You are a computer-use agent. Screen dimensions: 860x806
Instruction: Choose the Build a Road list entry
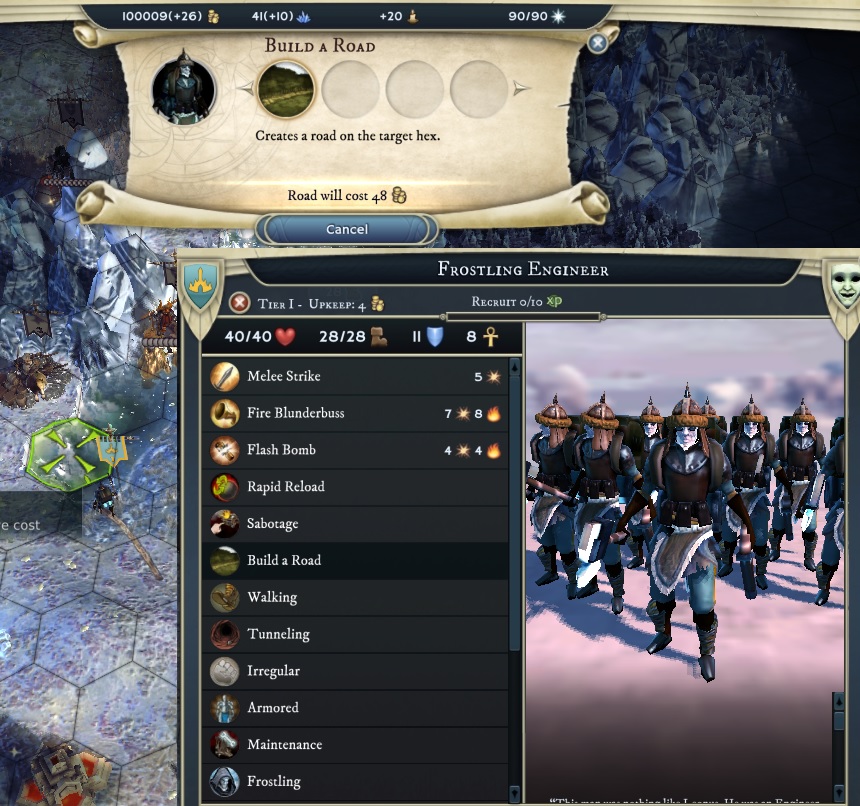(355, 561)
